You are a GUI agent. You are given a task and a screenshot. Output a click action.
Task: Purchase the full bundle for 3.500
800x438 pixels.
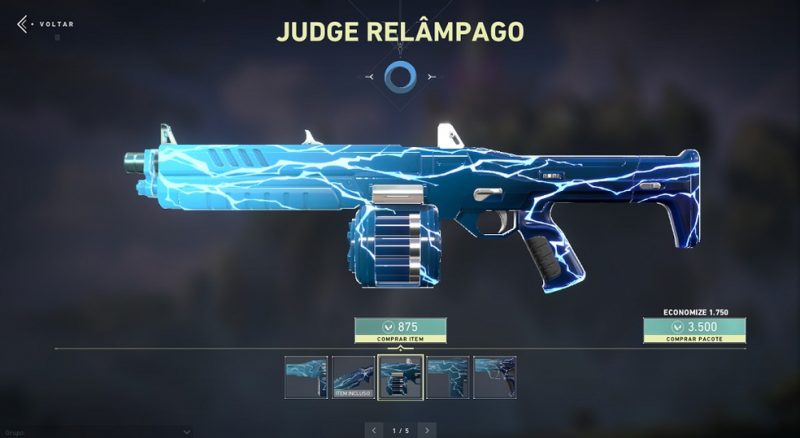click(x=694, y=331)
